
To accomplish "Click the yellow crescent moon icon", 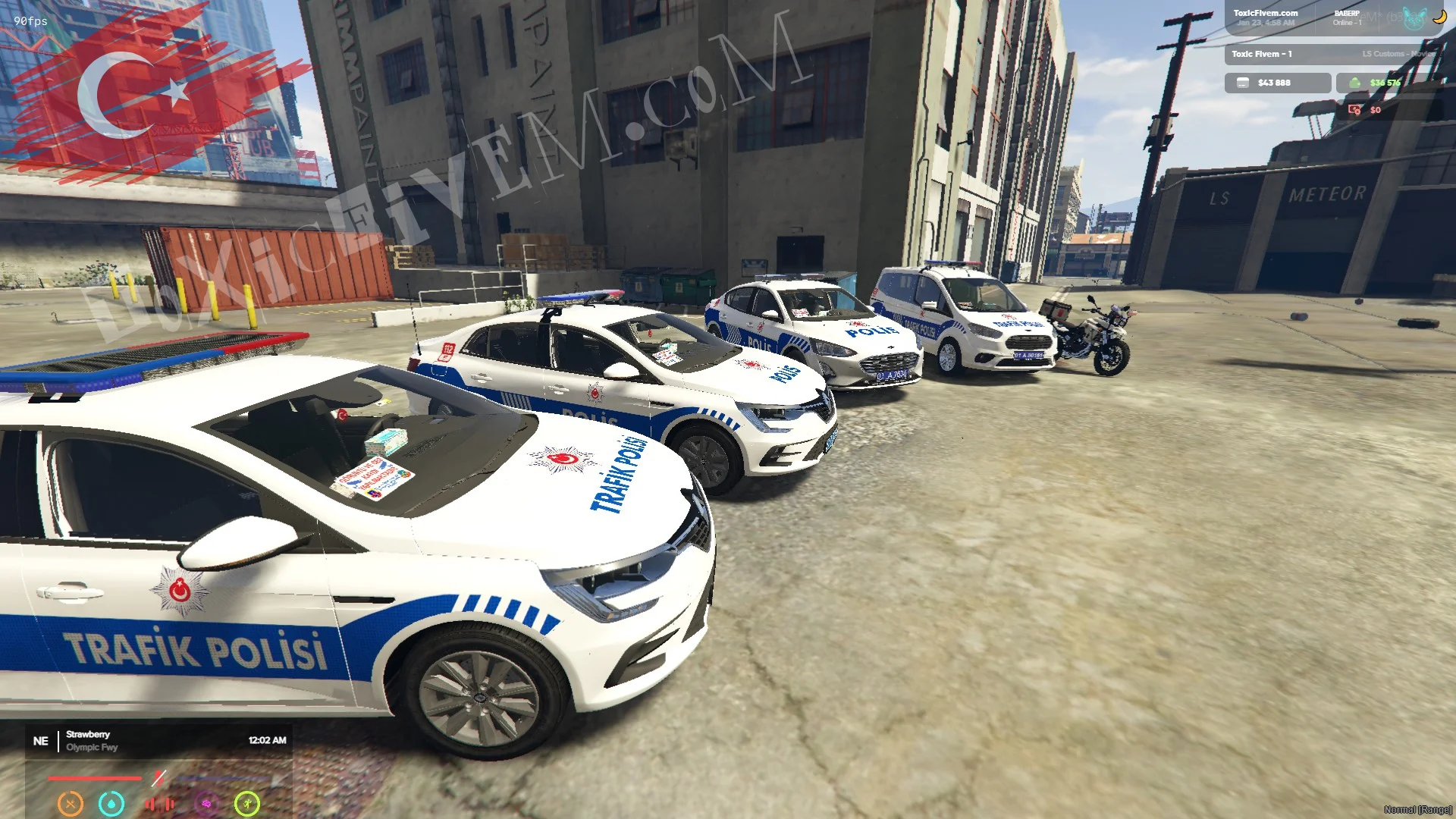I will (x=1439, y=16).
